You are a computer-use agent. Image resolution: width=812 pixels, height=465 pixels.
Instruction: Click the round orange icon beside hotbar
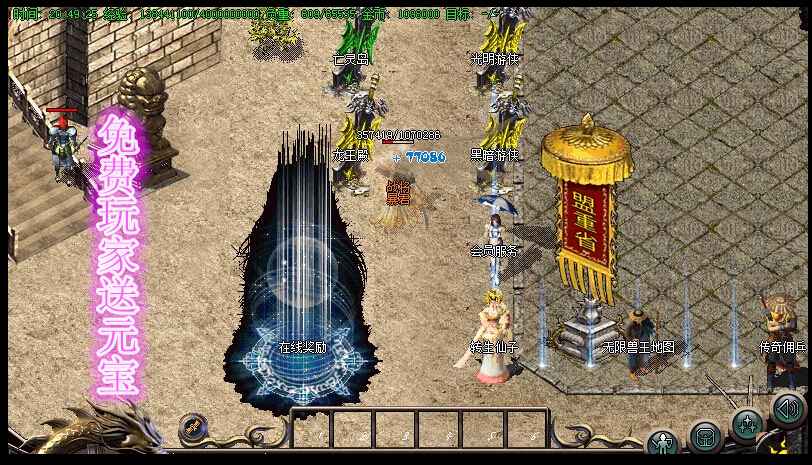tap(194, 429)
